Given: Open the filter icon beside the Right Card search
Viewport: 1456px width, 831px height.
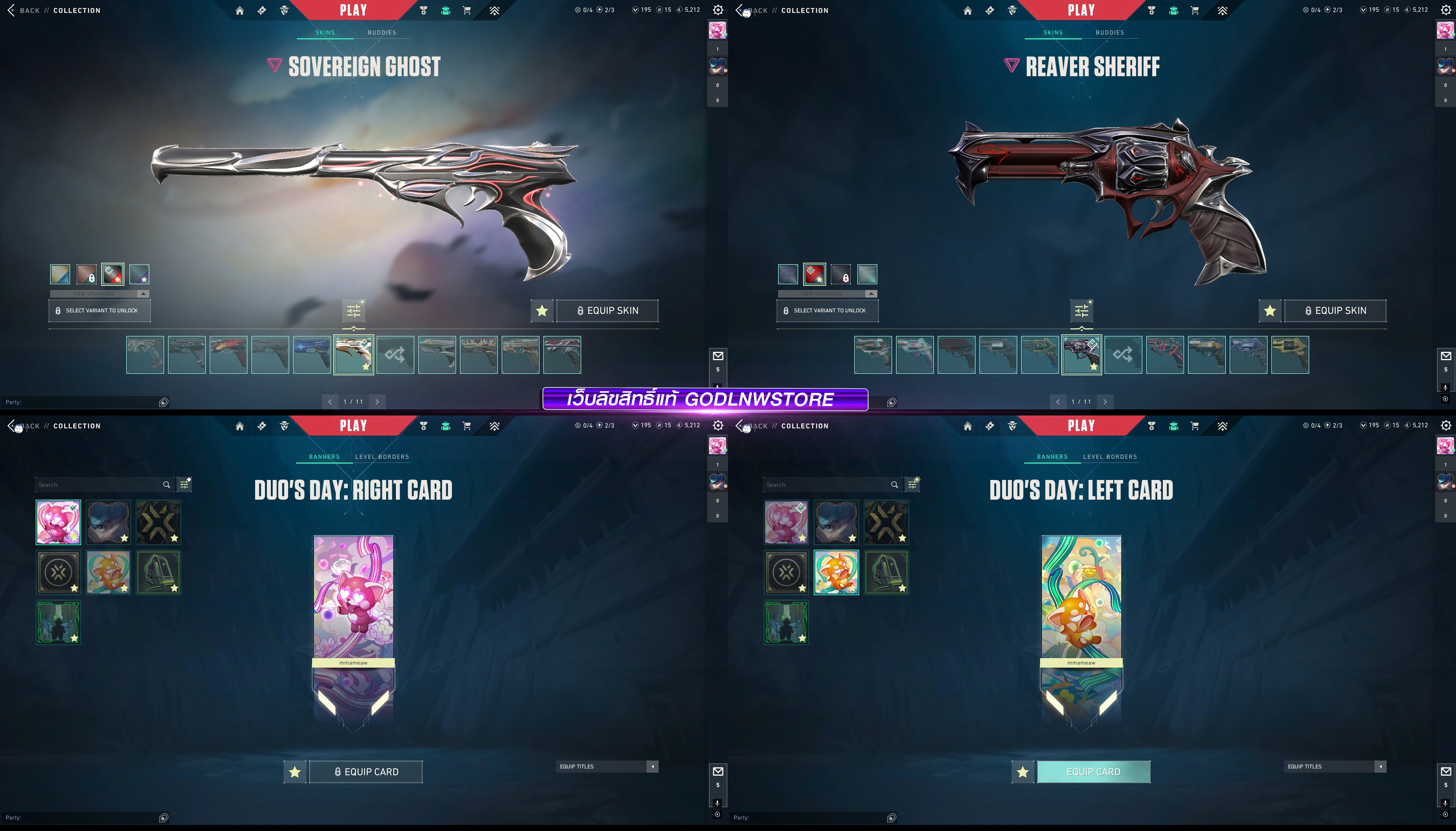Looking at the screenshot, I should (x=184, y=484).
